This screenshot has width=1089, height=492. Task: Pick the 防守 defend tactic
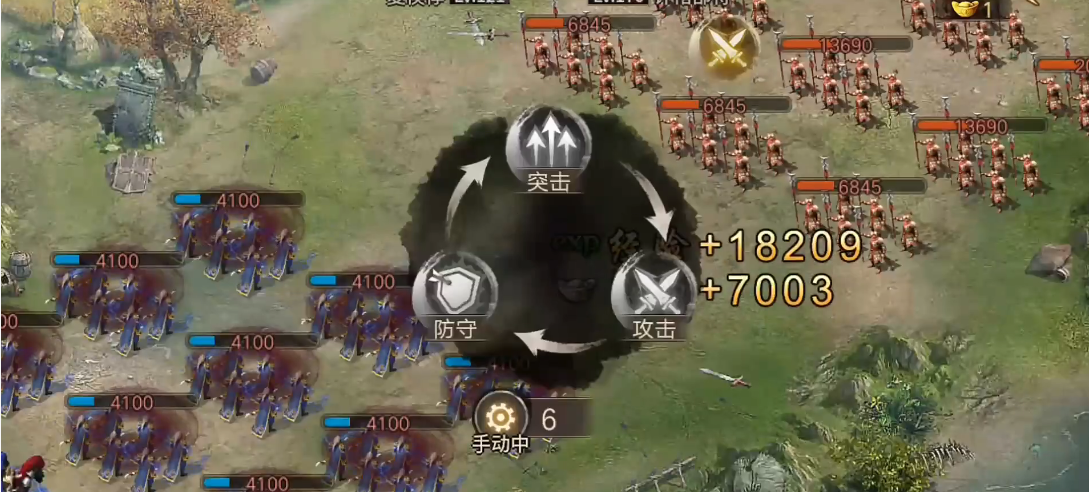455,291
